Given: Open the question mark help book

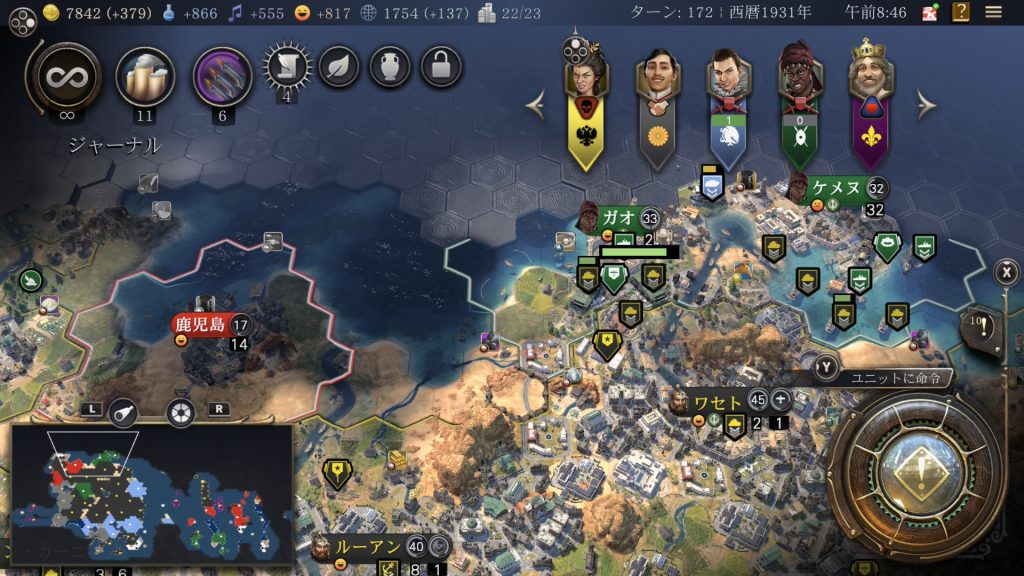Looking at the screenshot, I should [960, 12].
